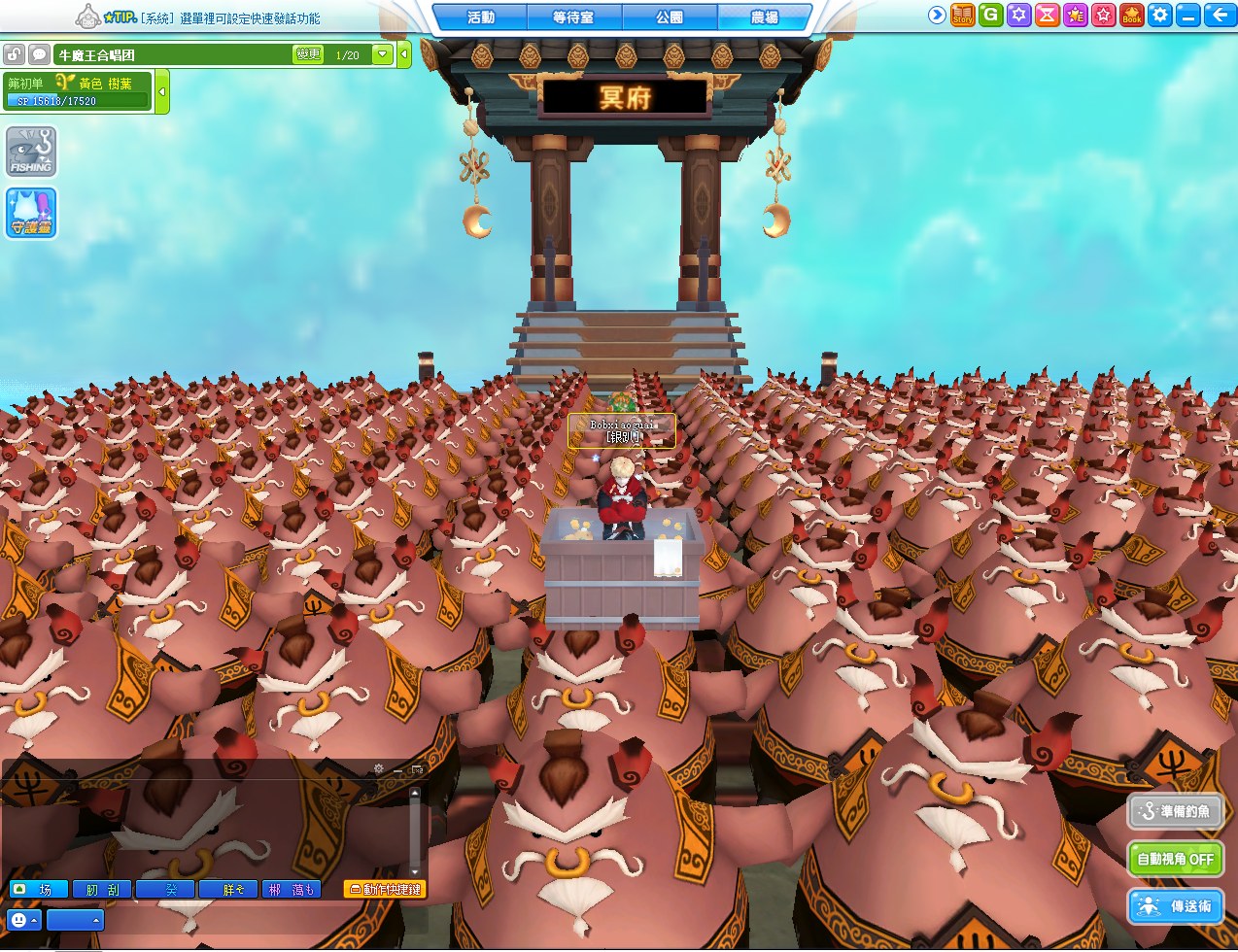Expand the room list dropdown arrow
1238x952 pixels.
[382, 54]
